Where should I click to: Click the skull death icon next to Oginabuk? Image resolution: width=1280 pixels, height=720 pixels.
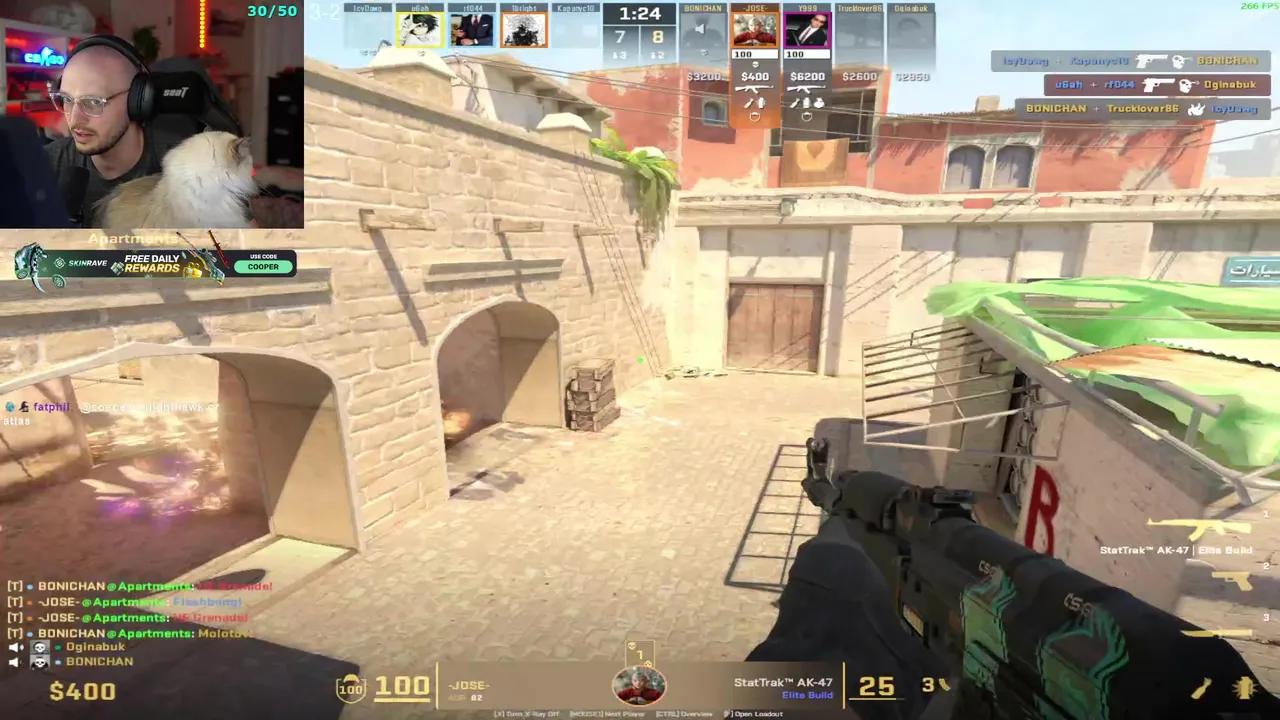point(39,647)
